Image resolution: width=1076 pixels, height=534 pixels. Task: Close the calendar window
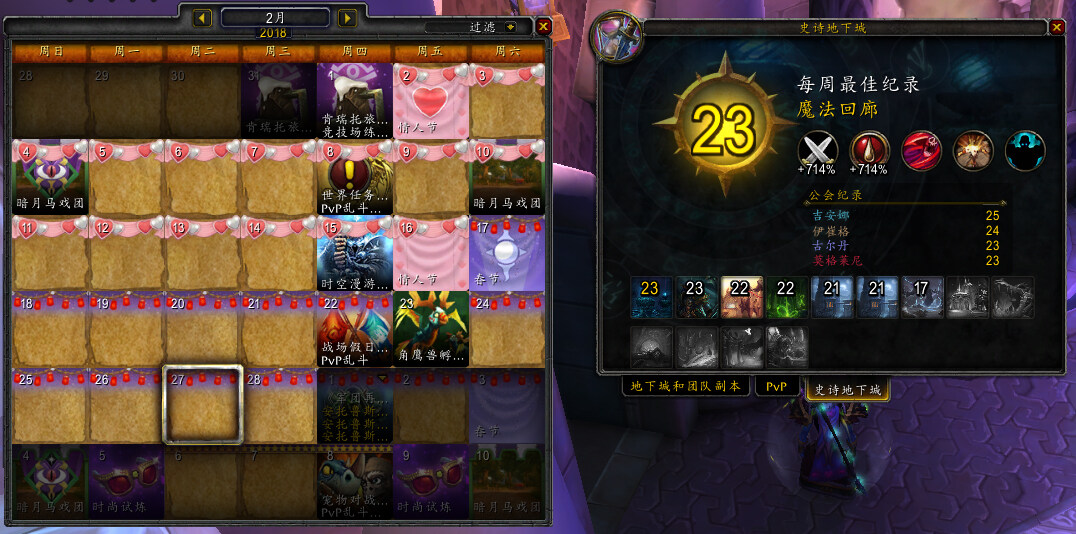pos(543,27)
